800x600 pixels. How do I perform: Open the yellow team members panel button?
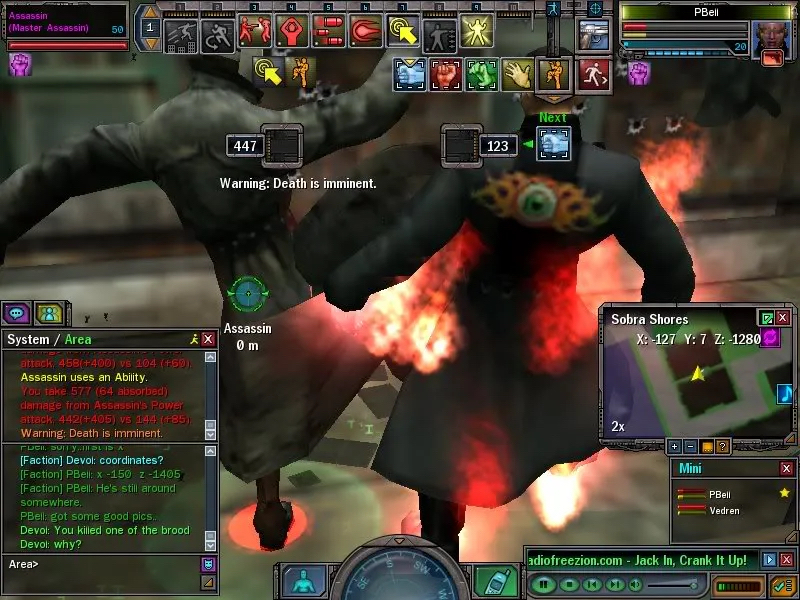pyautogui.click(x=48, y=313)
